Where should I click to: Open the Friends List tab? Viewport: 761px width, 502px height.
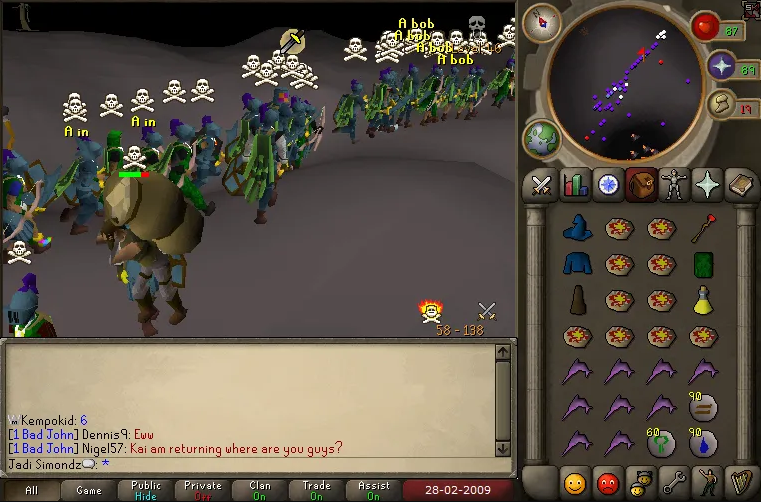(x=575, y=482)
